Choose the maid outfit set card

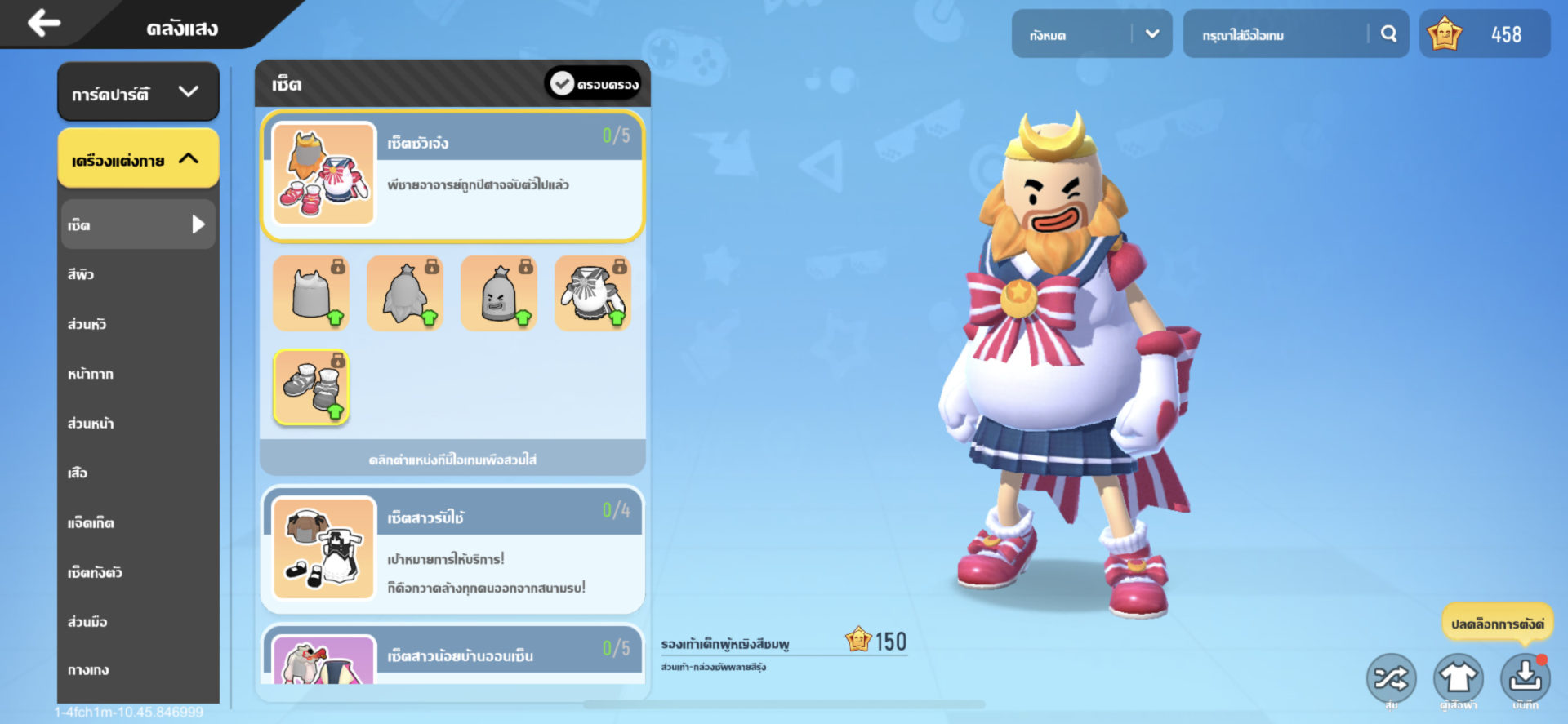(452, 549)
